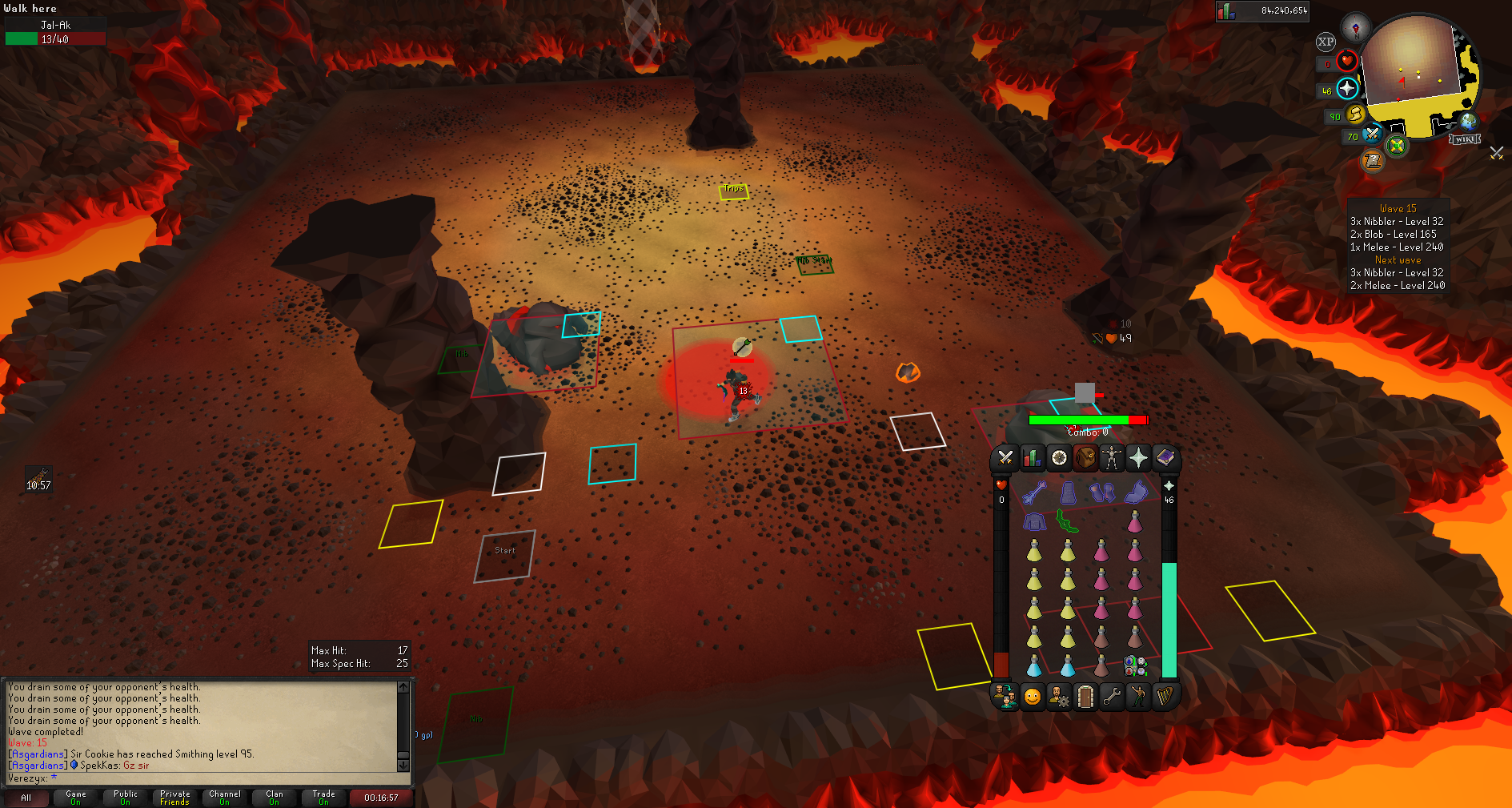Select the green bow in inventory
The image size is (1512, 808).
(1067, 521)
